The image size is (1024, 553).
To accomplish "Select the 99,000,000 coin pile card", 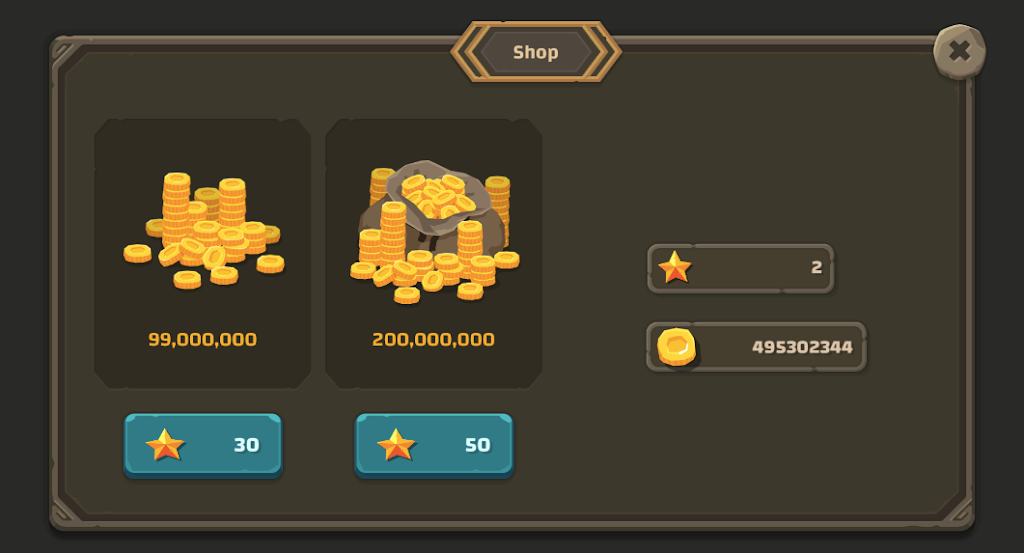I will 203,252.
